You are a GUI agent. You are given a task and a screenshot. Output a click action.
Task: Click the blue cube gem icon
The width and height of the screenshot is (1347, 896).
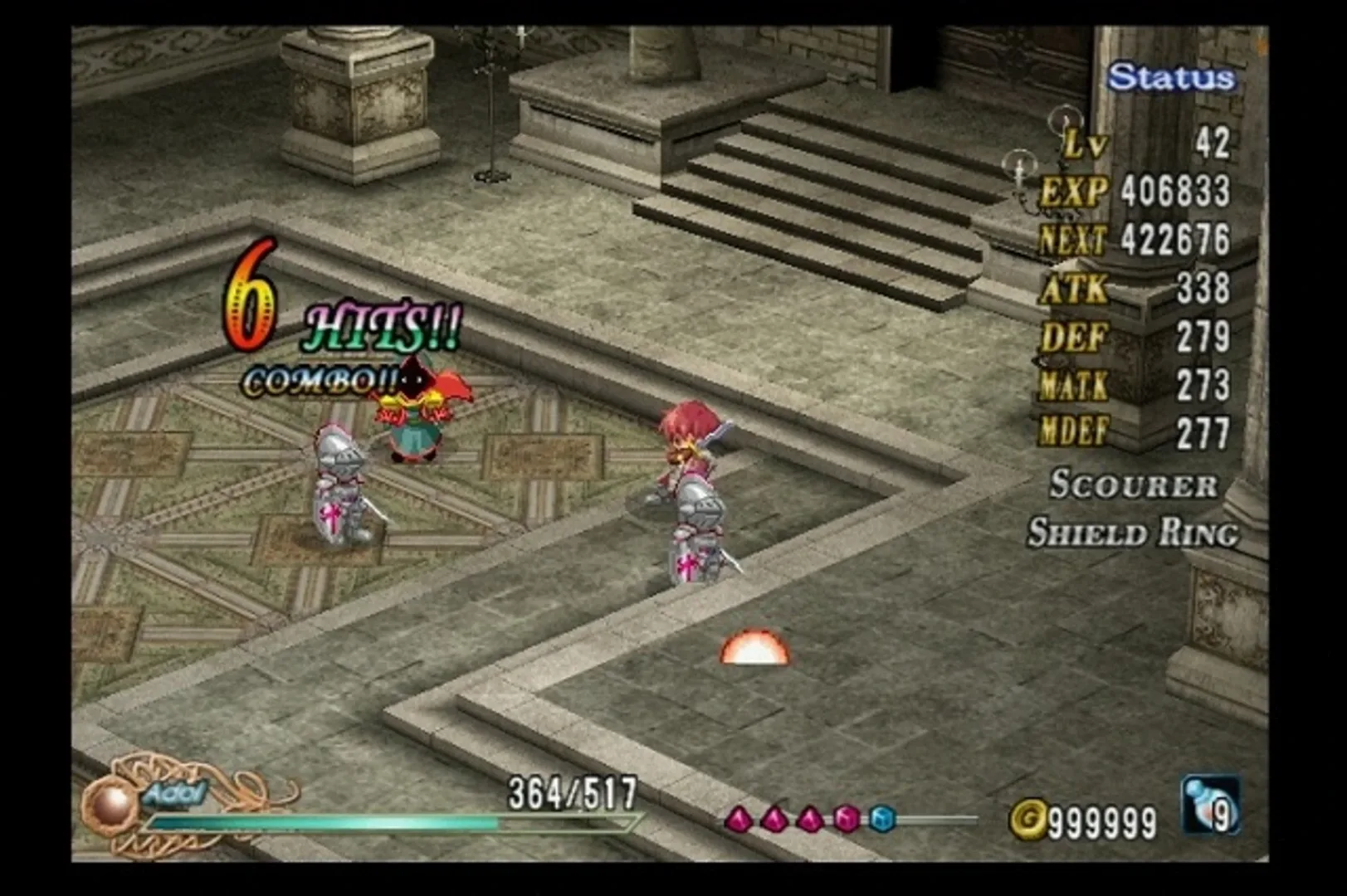(x=882, y=820)
